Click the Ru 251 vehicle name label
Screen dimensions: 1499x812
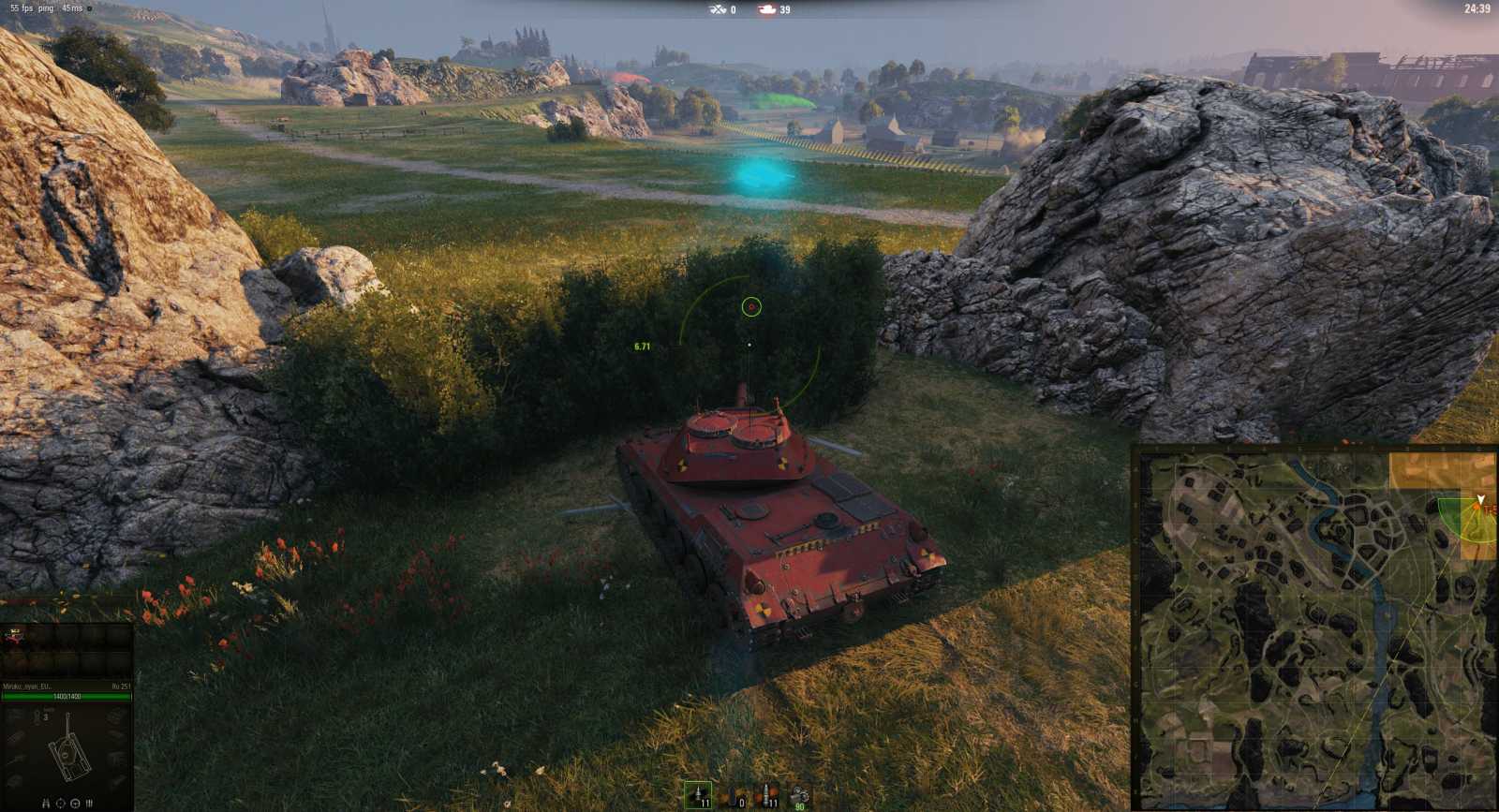pos(122,686)
